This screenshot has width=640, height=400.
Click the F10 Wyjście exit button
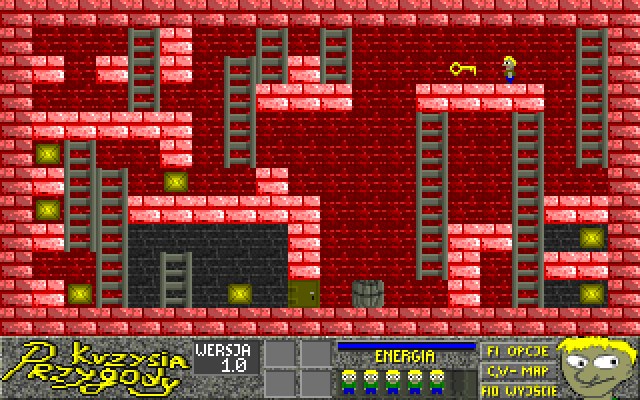click(517, 386)
